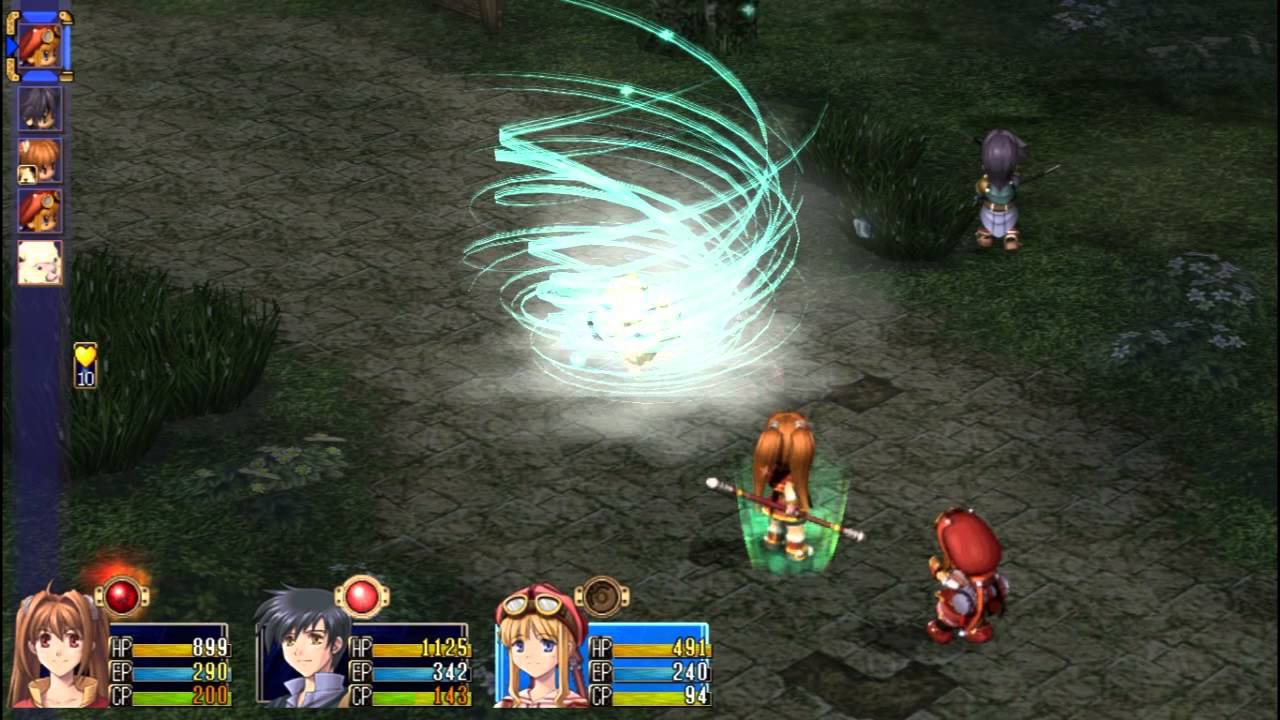Click the heart AT bonus icon showing 10
The height and width of the screenshot is (720, 1280).
click(x=86, y=364)
